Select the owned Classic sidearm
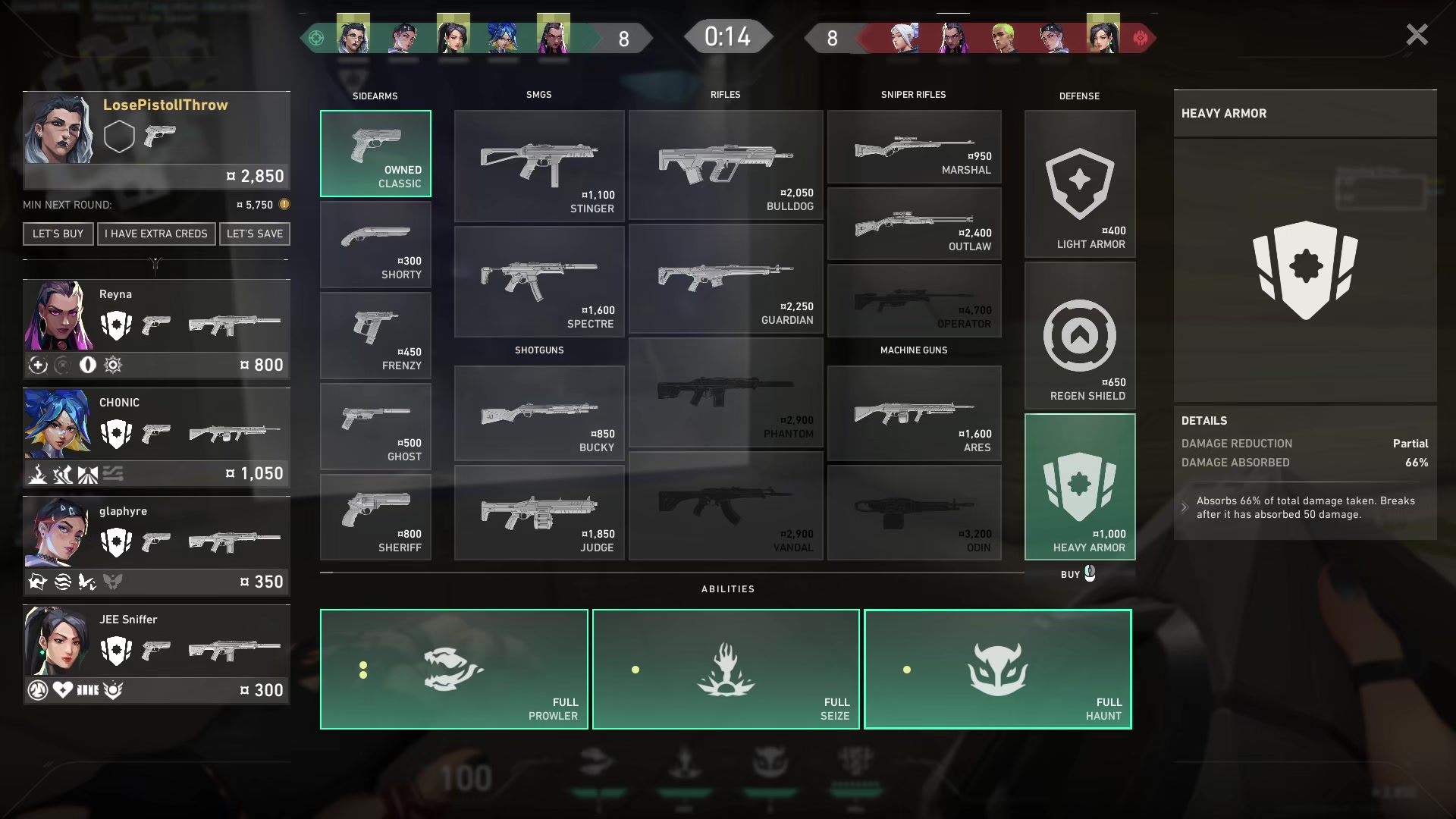 tap(375, 153)
